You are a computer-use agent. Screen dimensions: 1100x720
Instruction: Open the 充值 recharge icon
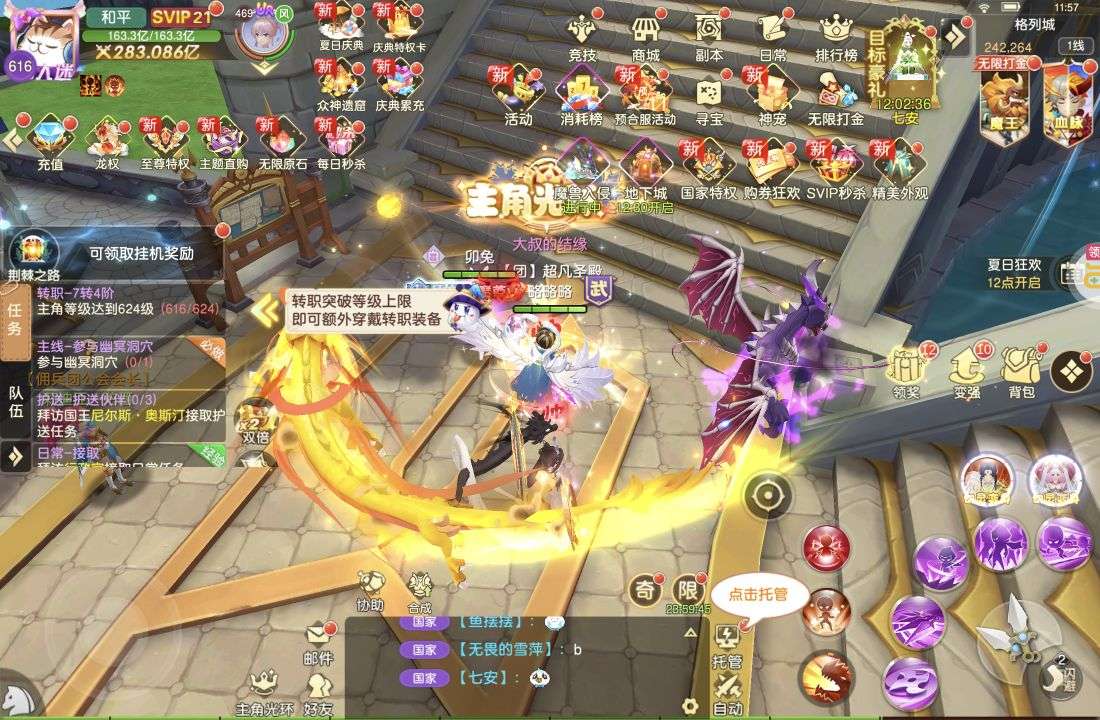(49, 140)
